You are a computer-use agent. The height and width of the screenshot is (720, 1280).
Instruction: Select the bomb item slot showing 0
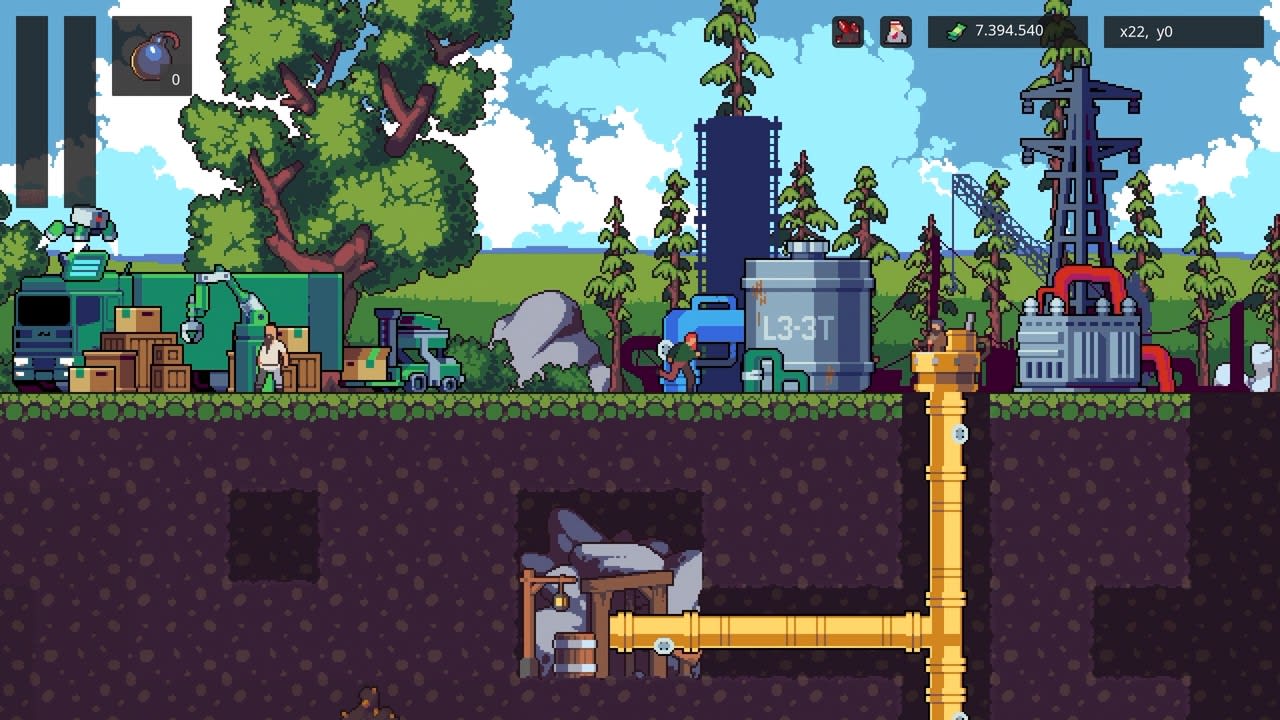click(150, 55)
